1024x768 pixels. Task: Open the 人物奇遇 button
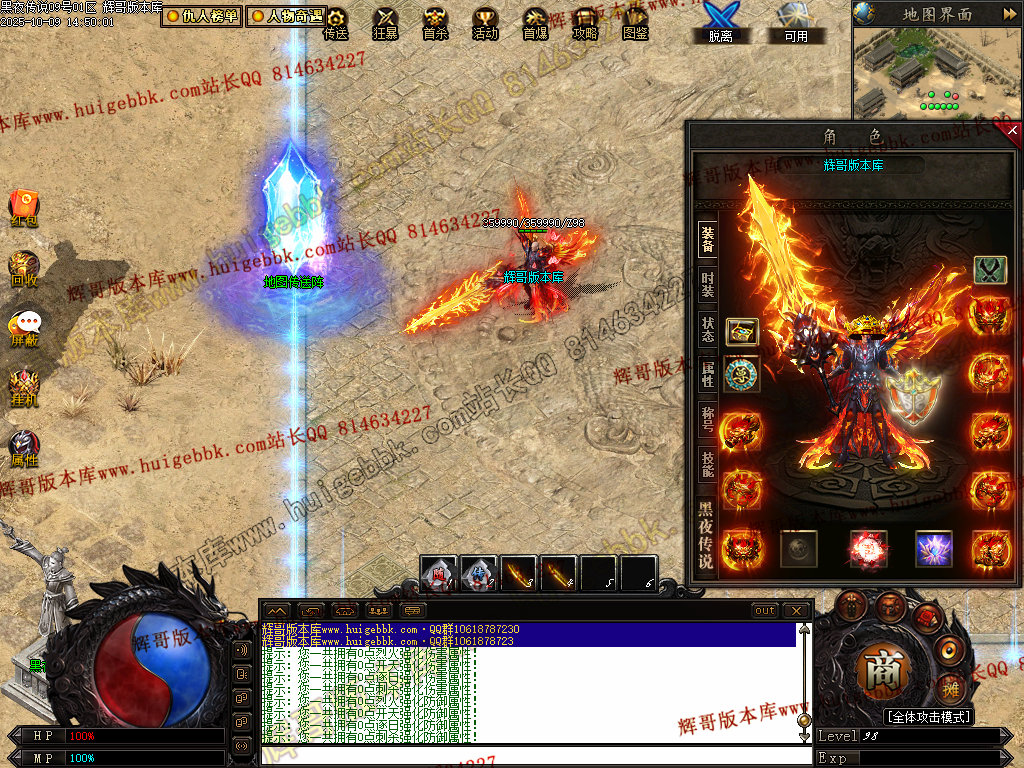[x=286, y=16]
